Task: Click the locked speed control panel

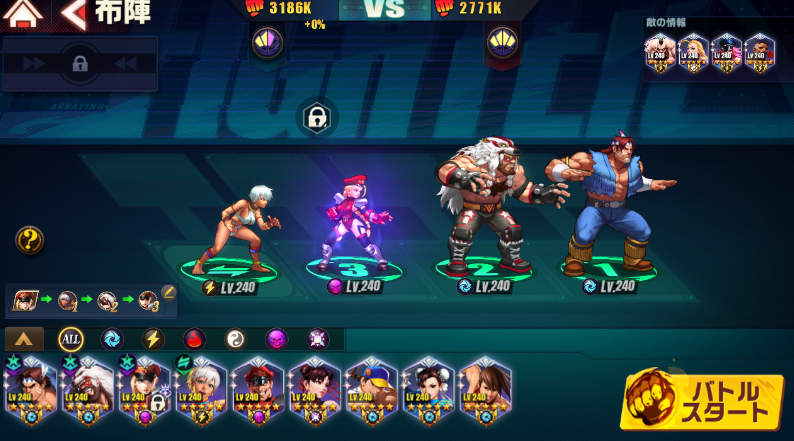Action: click(x=80, y=65)
